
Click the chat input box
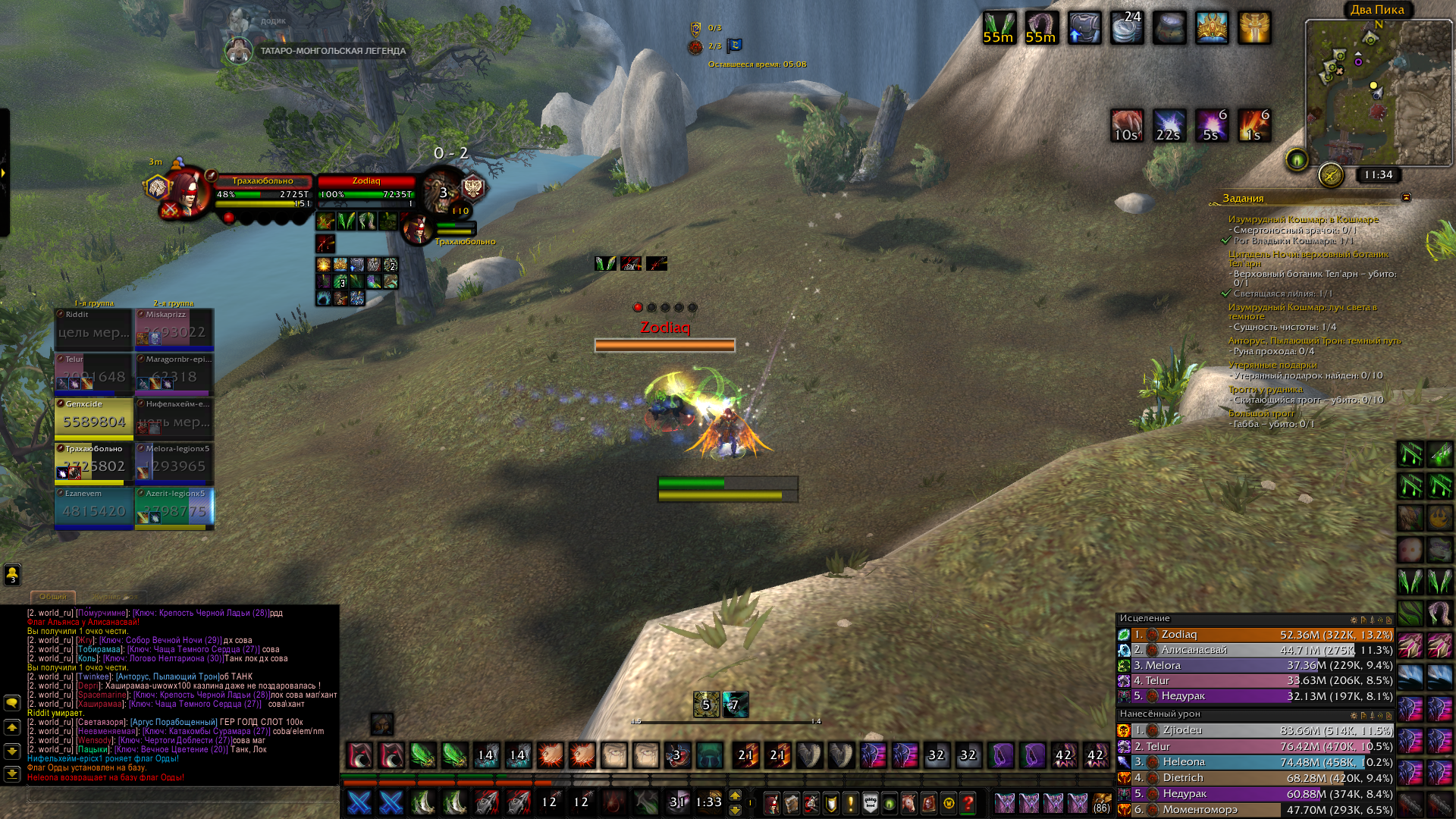(182, 794)
